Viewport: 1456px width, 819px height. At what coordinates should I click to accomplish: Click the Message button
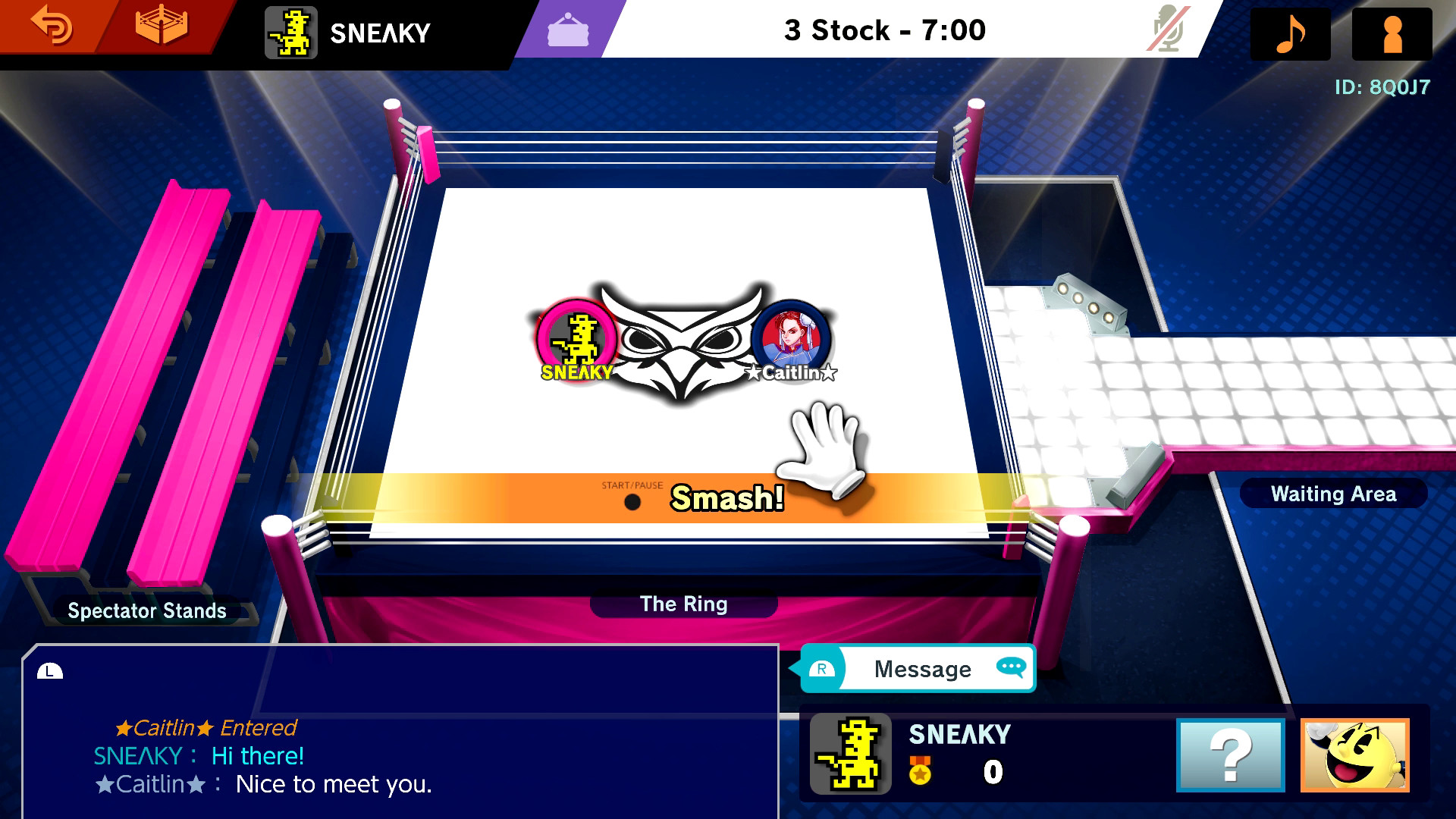(922, 669)
